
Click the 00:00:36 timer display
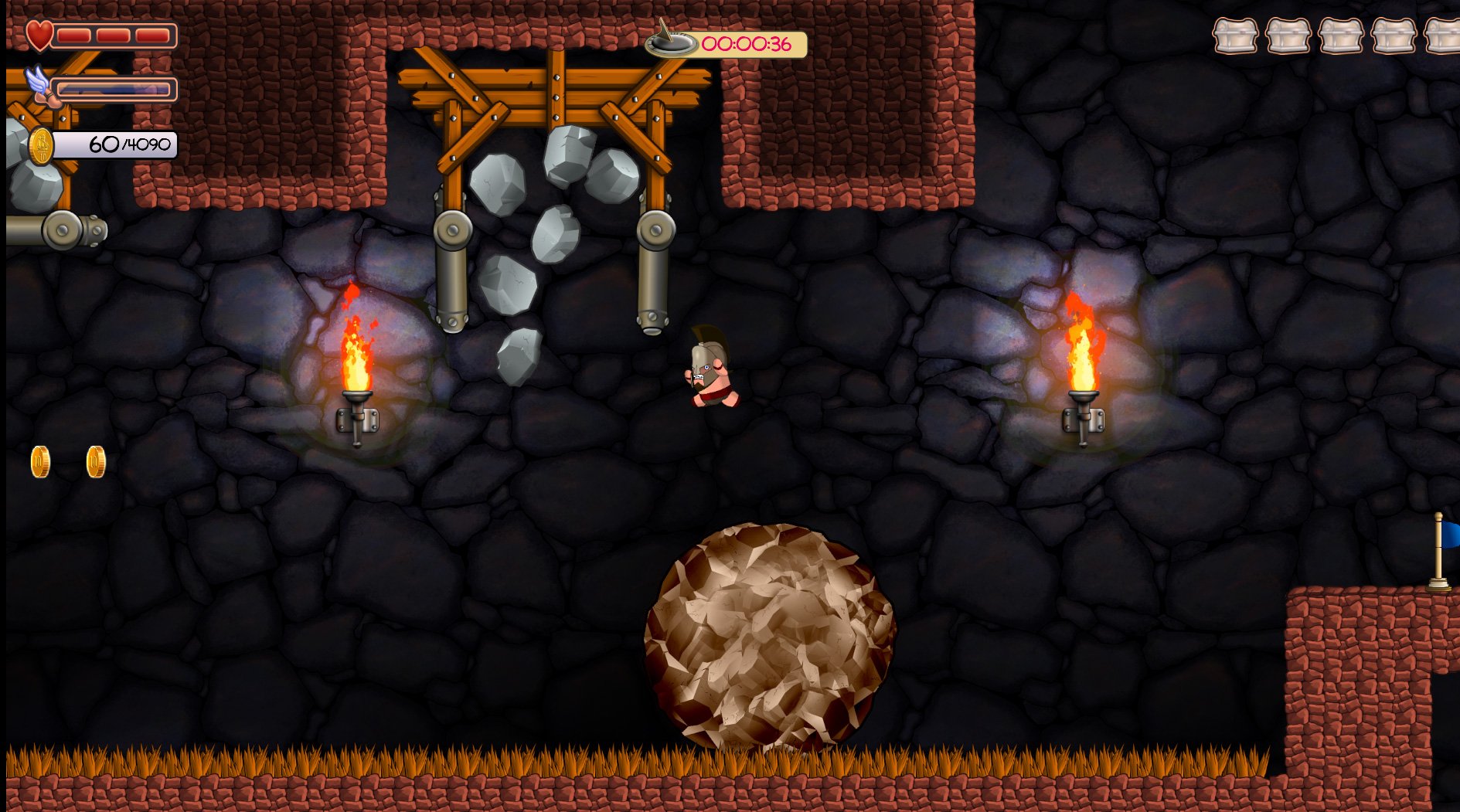tap(746, 42)
